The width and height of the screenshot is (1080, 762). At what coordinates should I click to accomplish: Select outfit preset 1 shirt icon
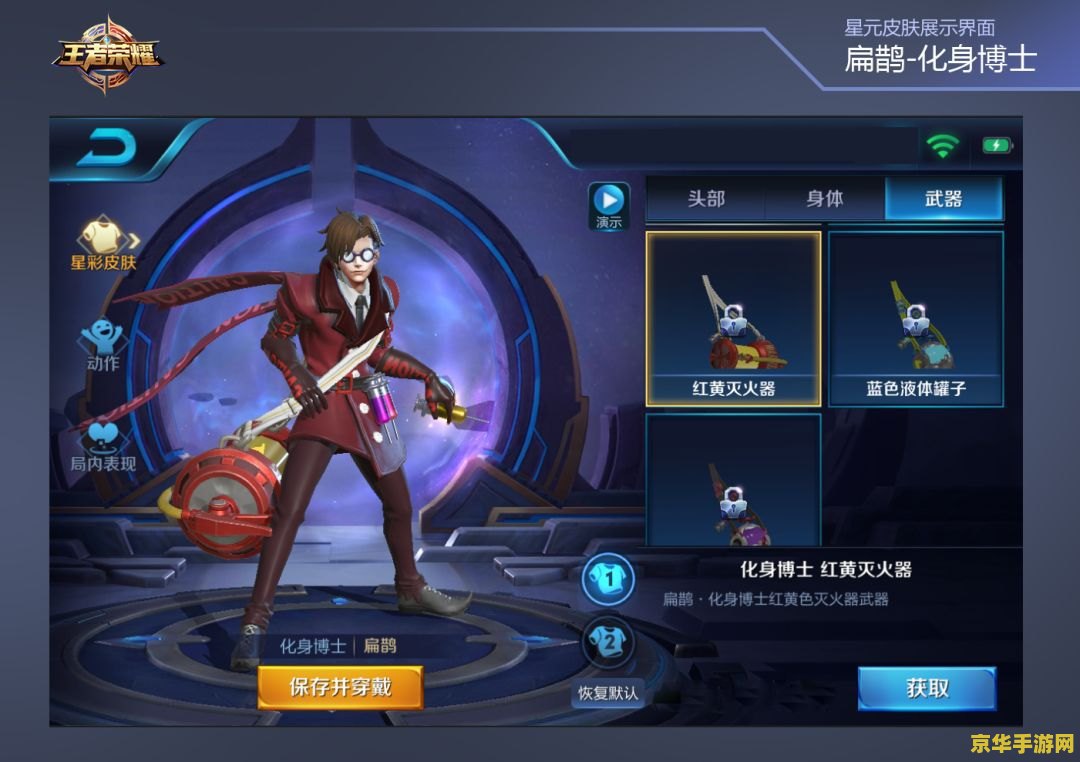[x=608, y=579]
